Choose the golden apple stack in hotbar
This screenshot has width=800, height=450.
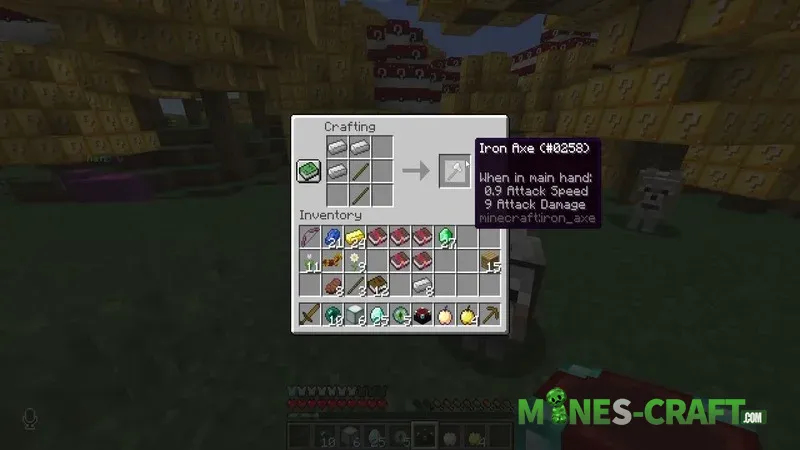(x=466, y=316)
